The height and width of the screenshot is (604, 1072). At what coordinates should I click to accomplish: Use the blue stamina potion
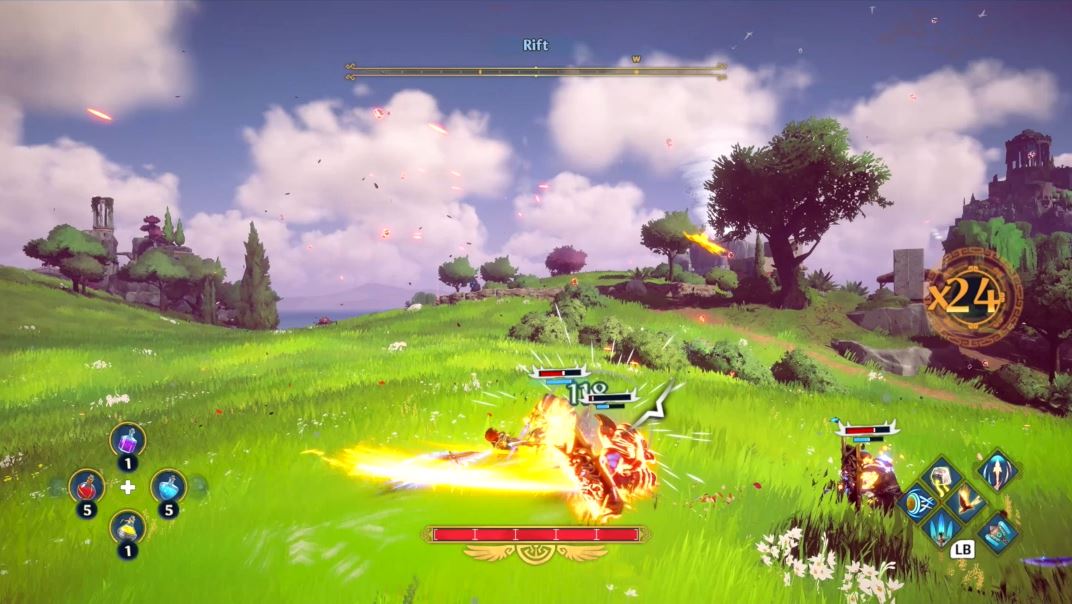point(168,486)
